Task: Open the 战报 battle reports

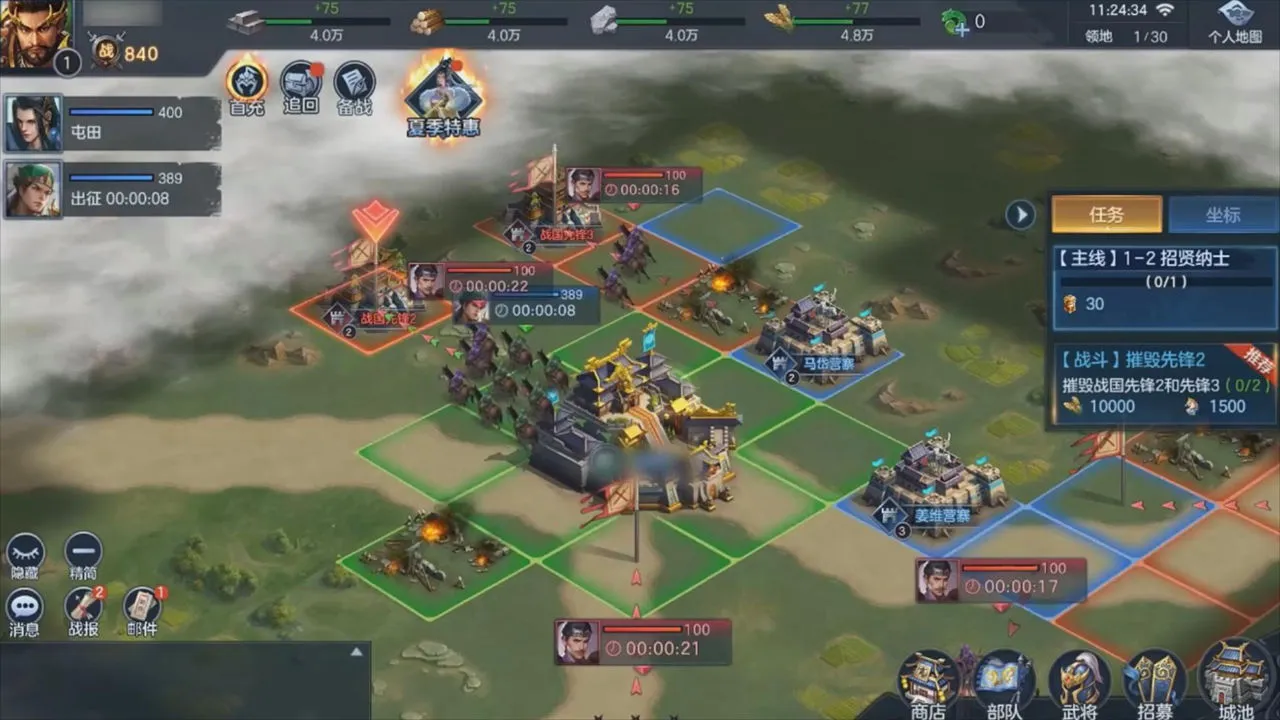Action: (83, 610)
